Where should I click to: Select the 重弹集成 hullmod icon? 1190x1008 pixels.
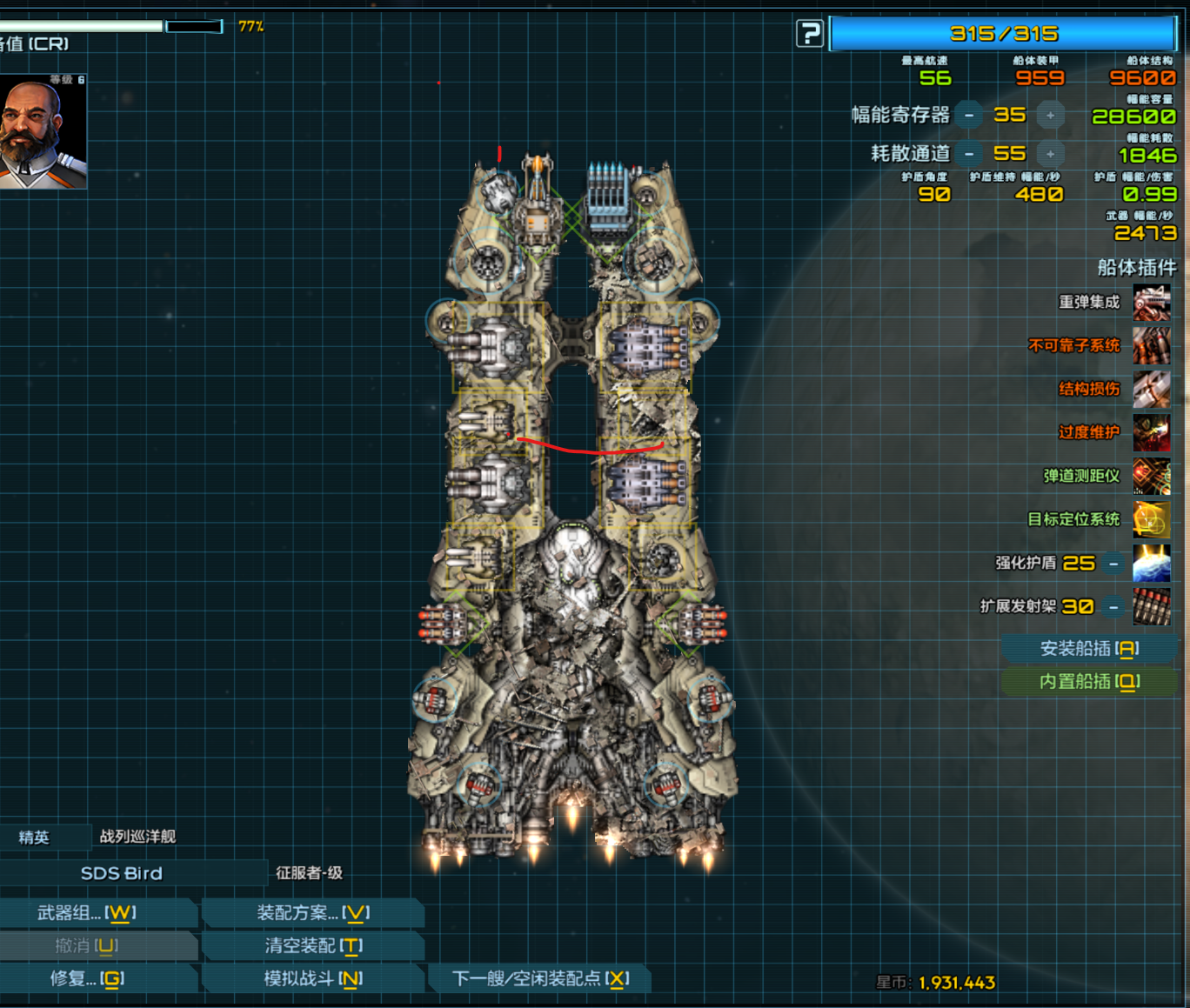[1151, 303]
